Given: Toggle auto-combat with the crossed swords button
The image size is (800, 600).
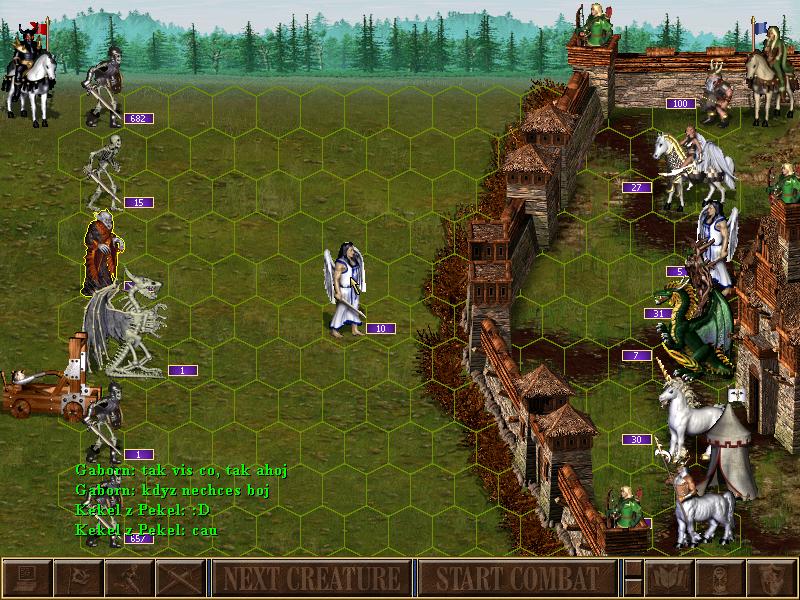Looking at the screenshot, I should 180,578.
